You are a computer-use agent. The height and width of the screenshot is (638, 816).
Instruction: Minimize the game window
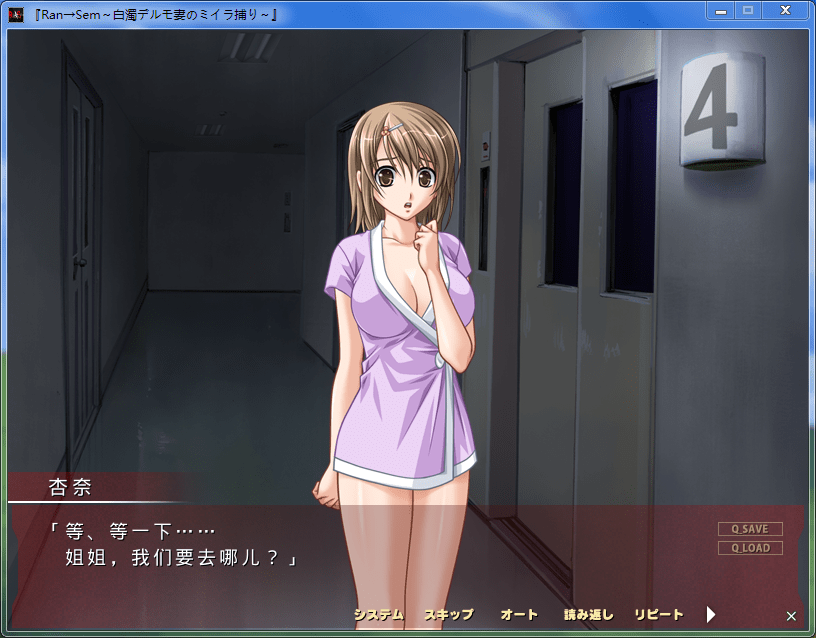tap(720, 10)
